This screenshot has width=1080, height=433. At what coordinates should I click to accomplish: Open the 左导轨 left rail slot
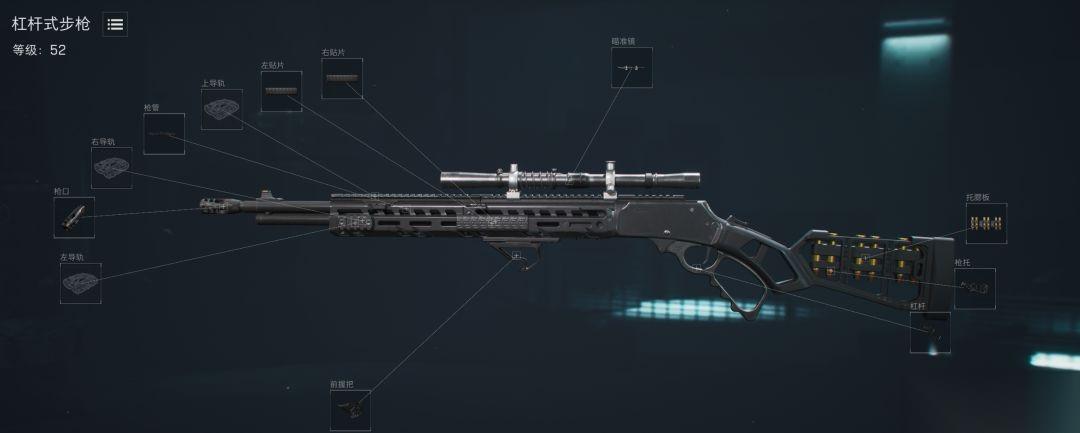80,283
